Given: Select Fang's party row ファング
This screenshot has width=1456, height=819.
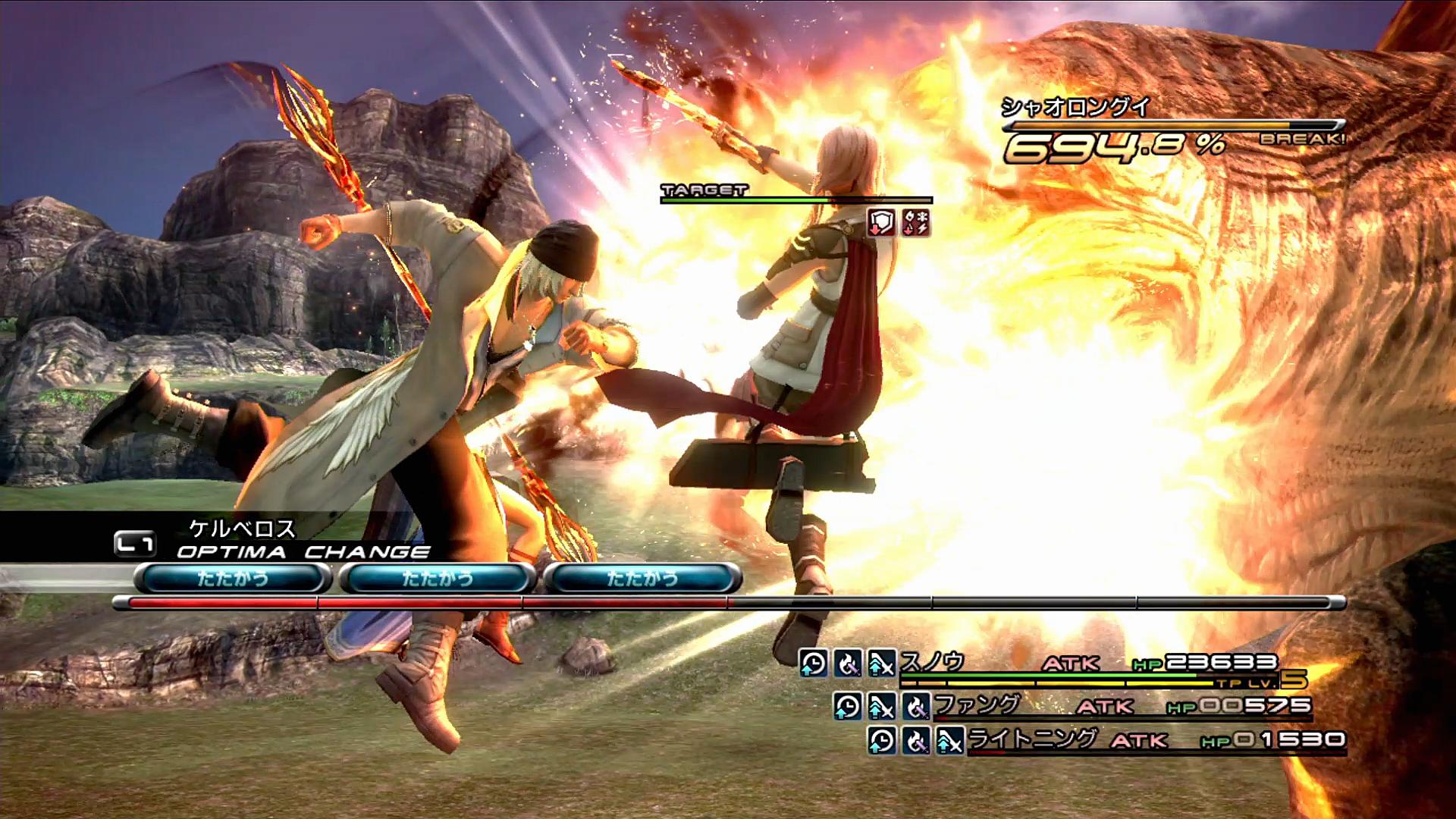Looking at the screenshot, I should [x=977, y=706].
